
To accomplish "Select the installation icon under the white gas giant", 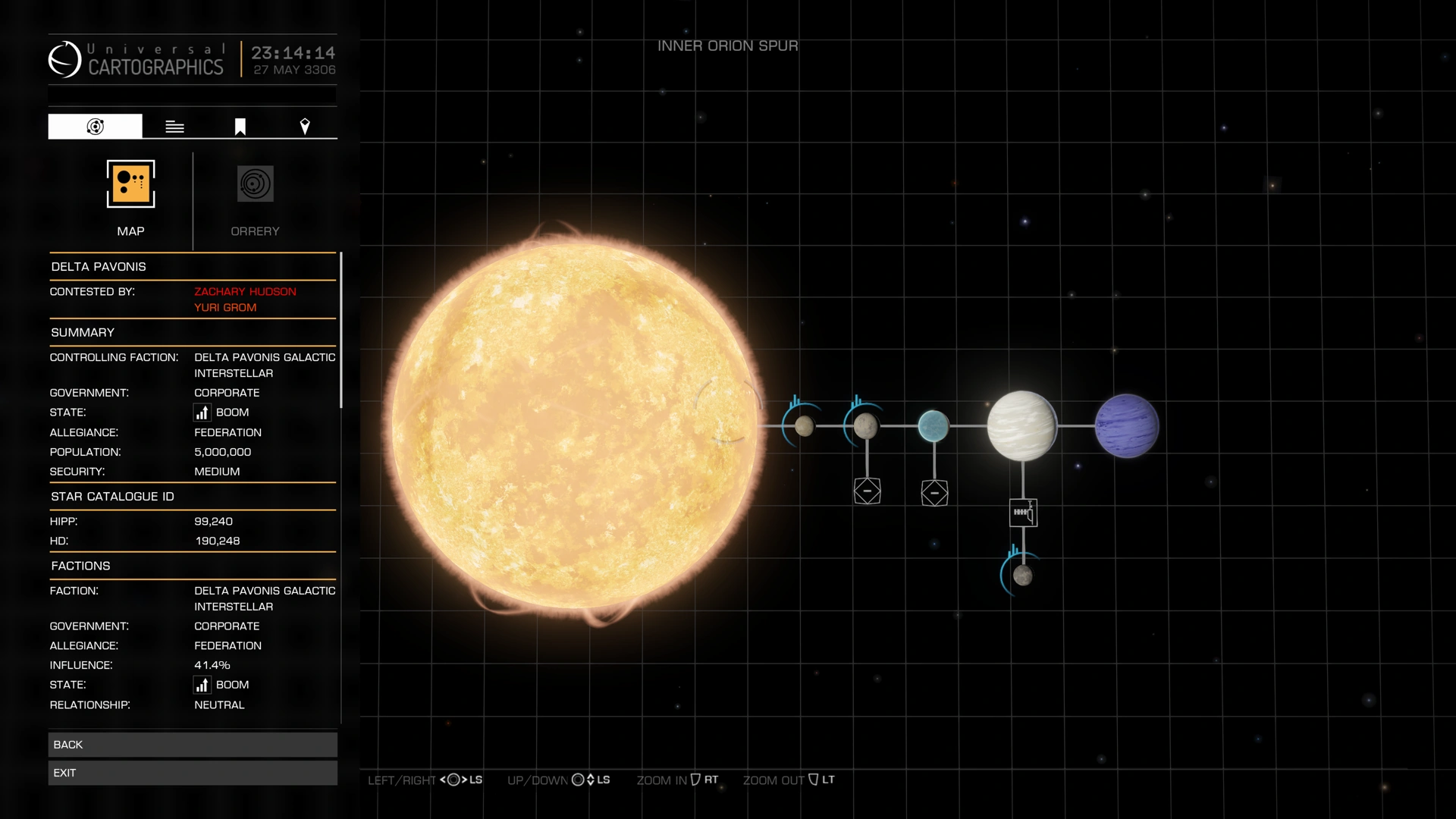I will [1024, 513].
